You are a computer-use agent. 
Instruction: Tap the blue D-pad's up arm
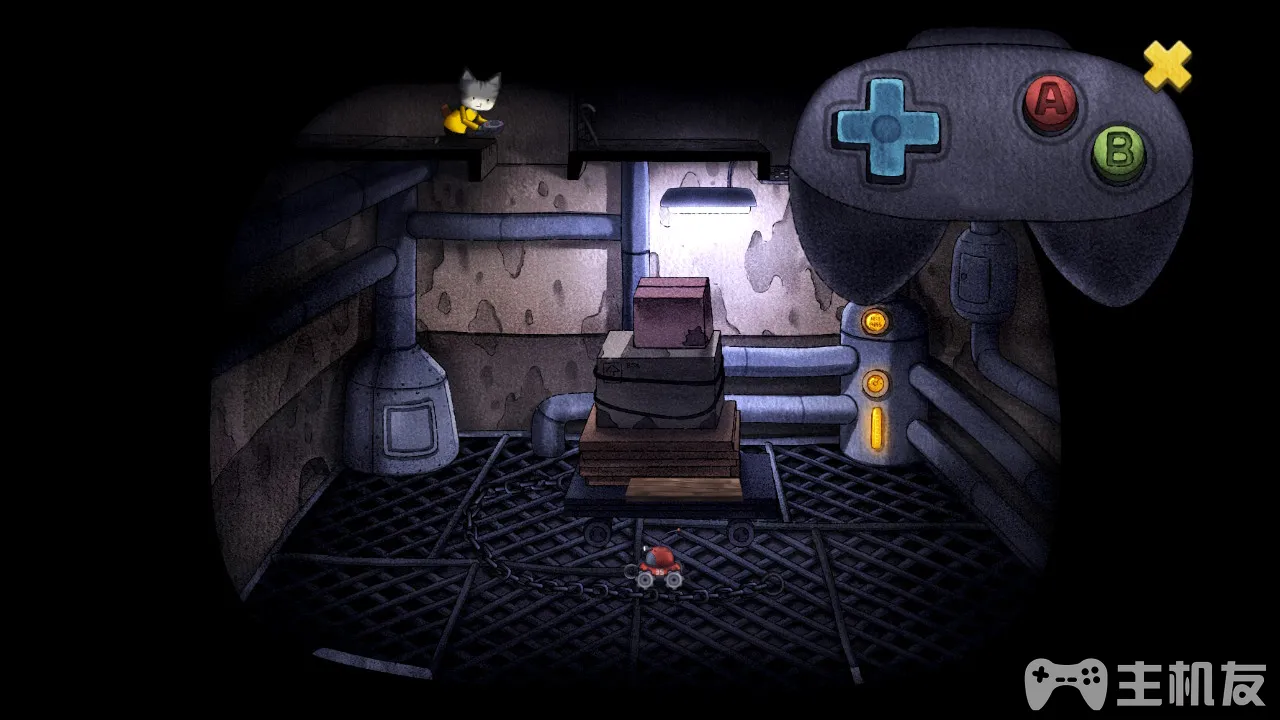(886, 95)
